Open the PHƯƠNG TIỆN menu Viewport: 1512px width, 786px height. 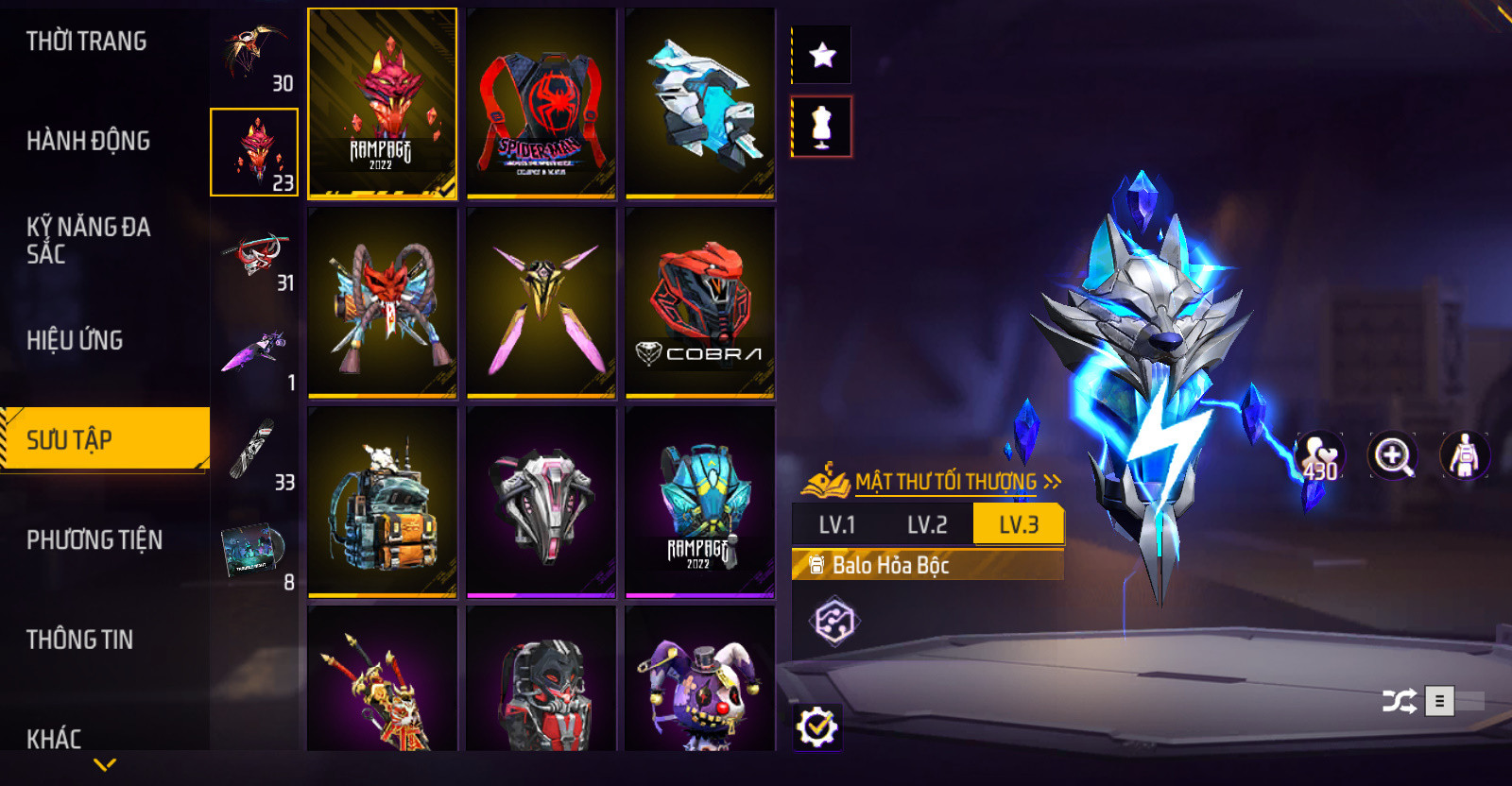pyautogui.click(x=94, y=539)
